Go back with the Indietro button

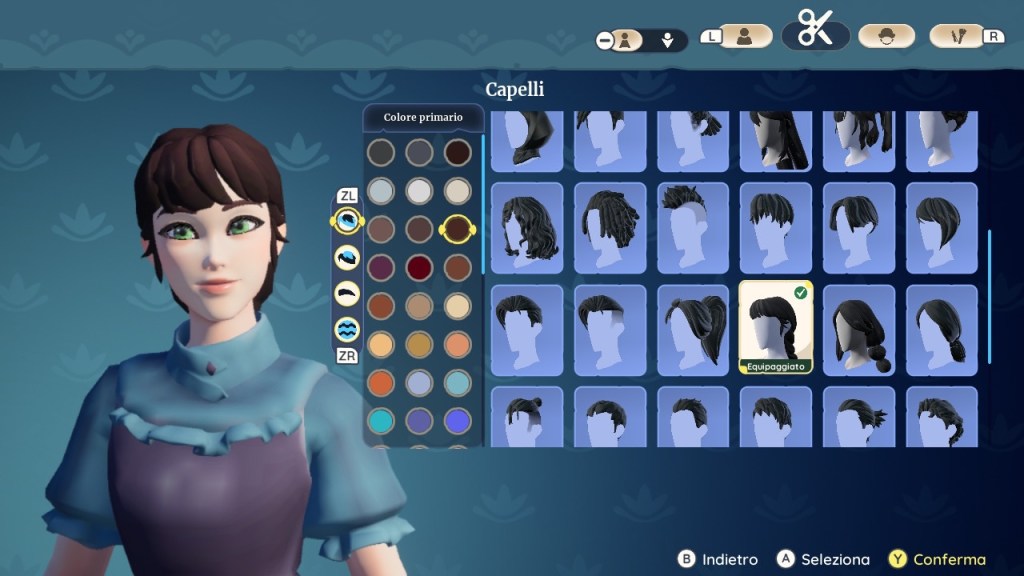click(718, 560)
